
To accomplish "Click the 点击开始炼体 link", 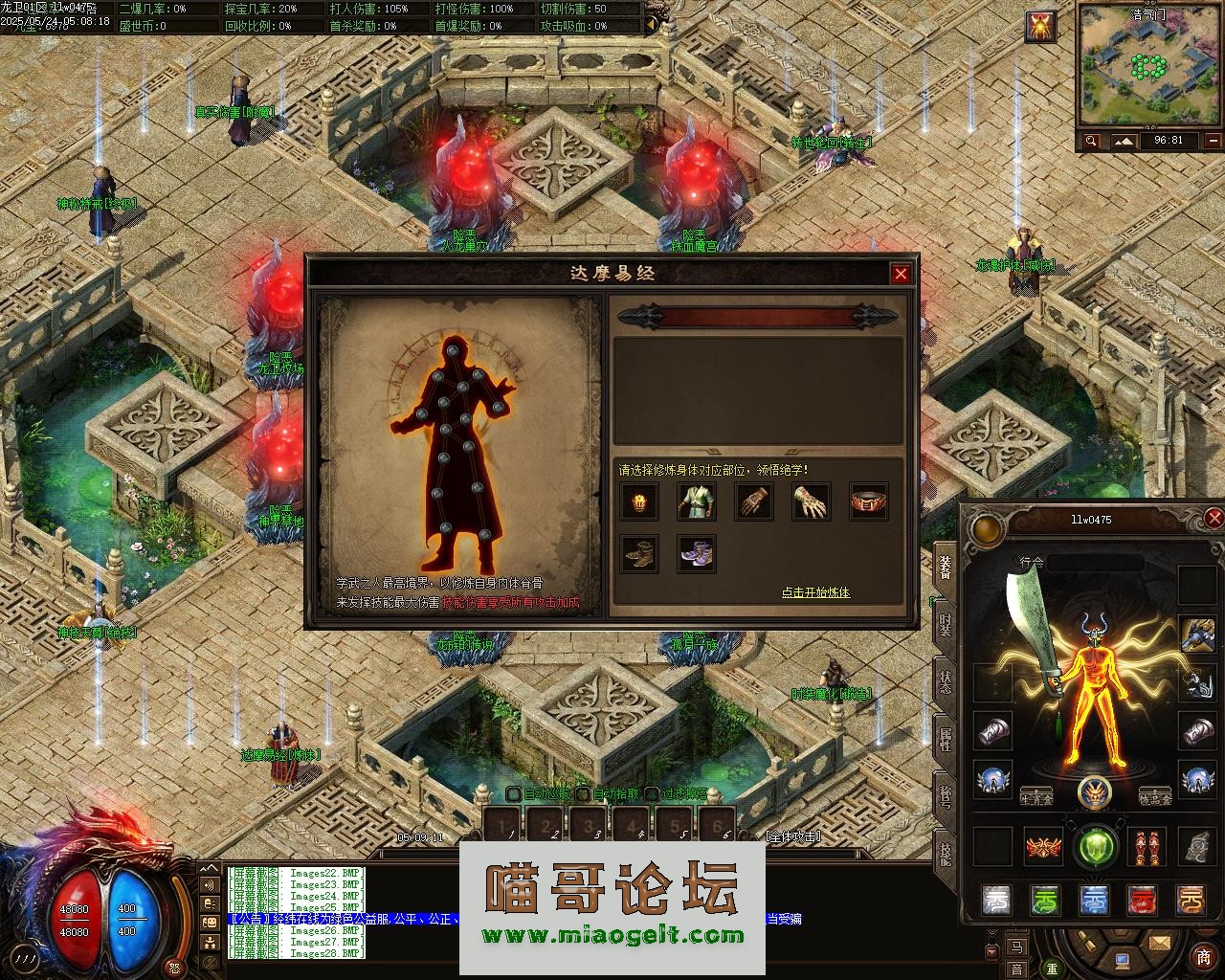I will pos(815,592).
